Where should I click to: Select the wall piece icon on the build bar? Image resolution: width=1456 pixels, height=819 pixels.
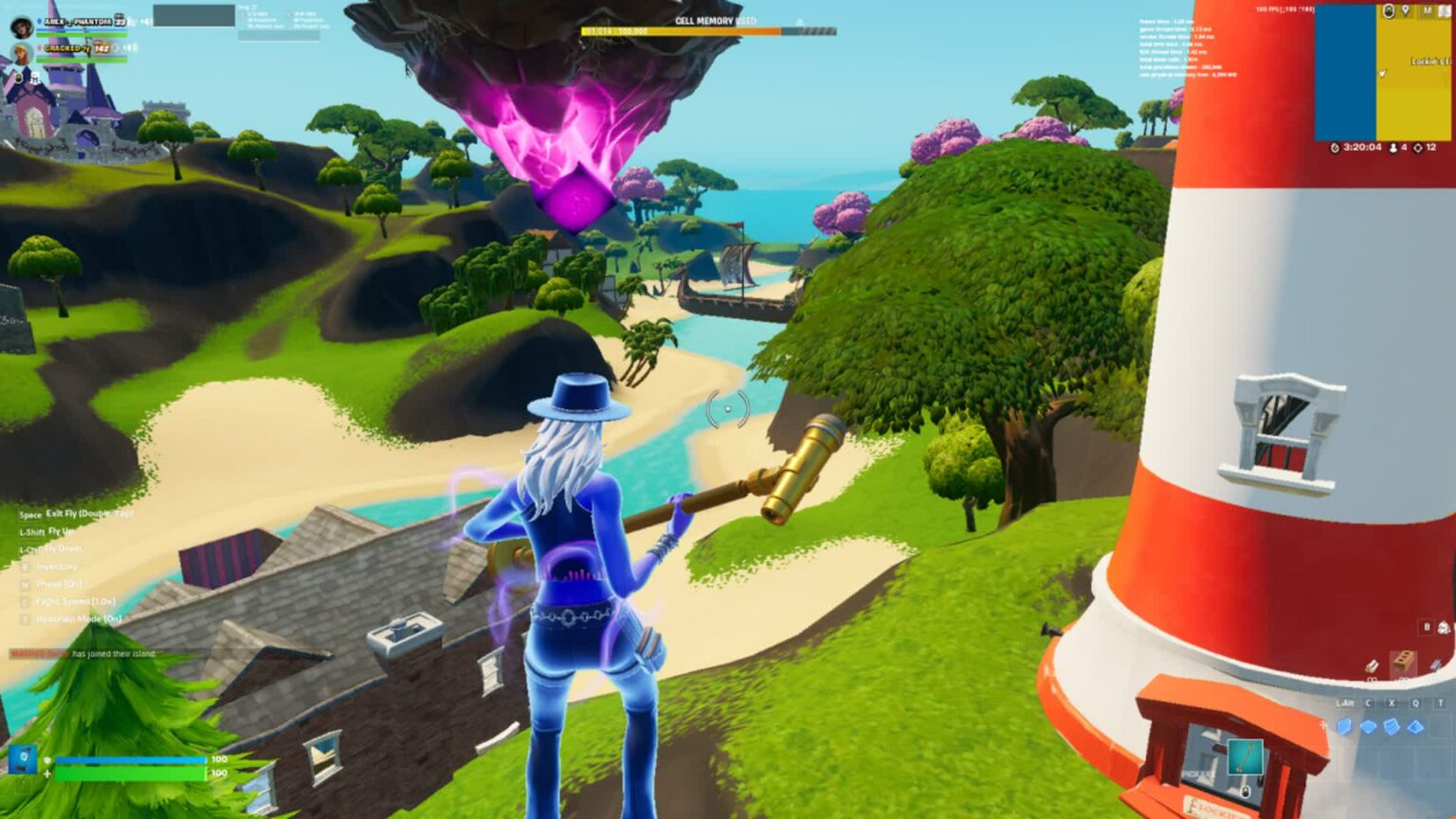(x=1343, y=726)
